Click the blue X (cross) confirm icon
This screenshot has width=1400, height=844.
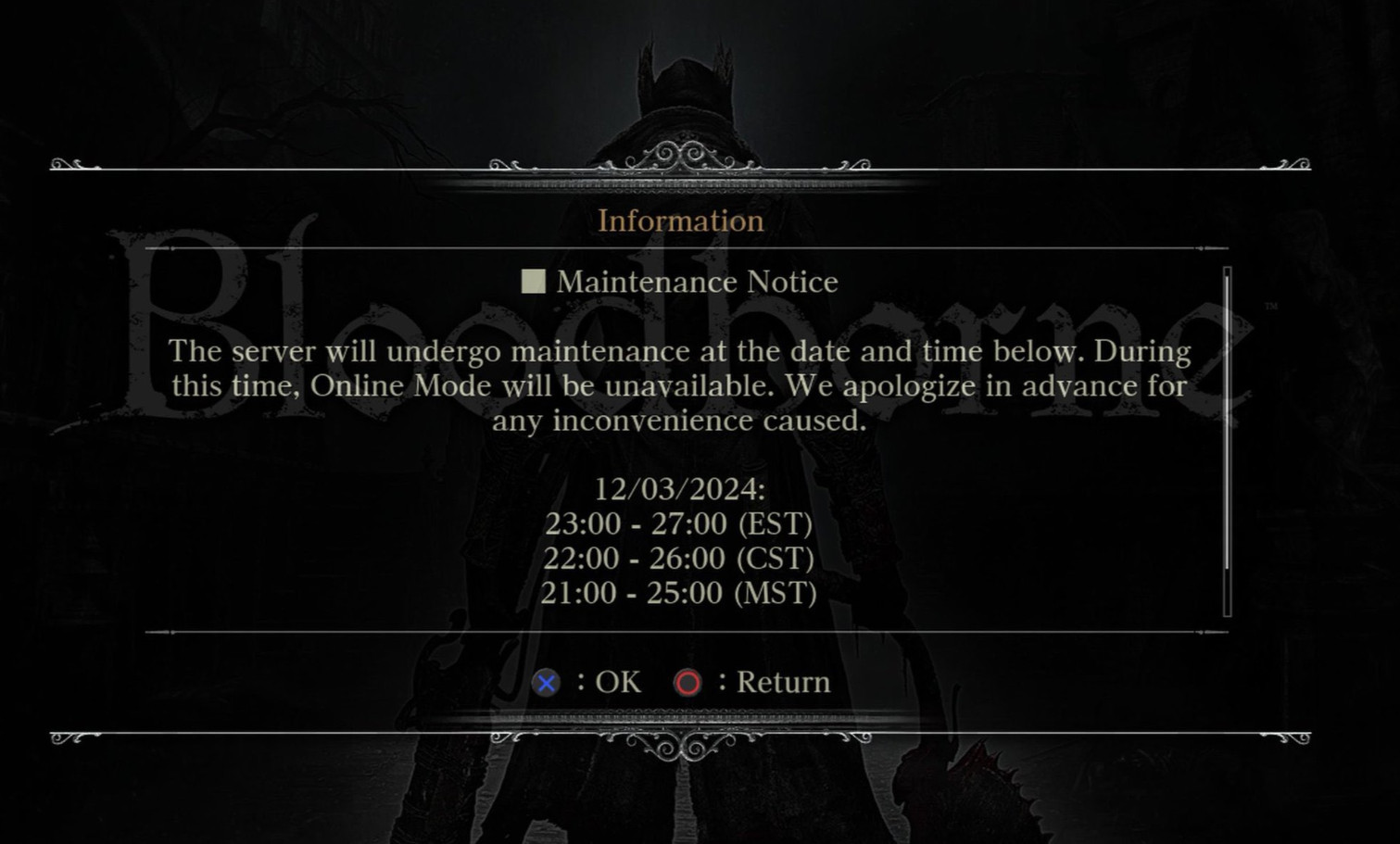tap(547, 682)
